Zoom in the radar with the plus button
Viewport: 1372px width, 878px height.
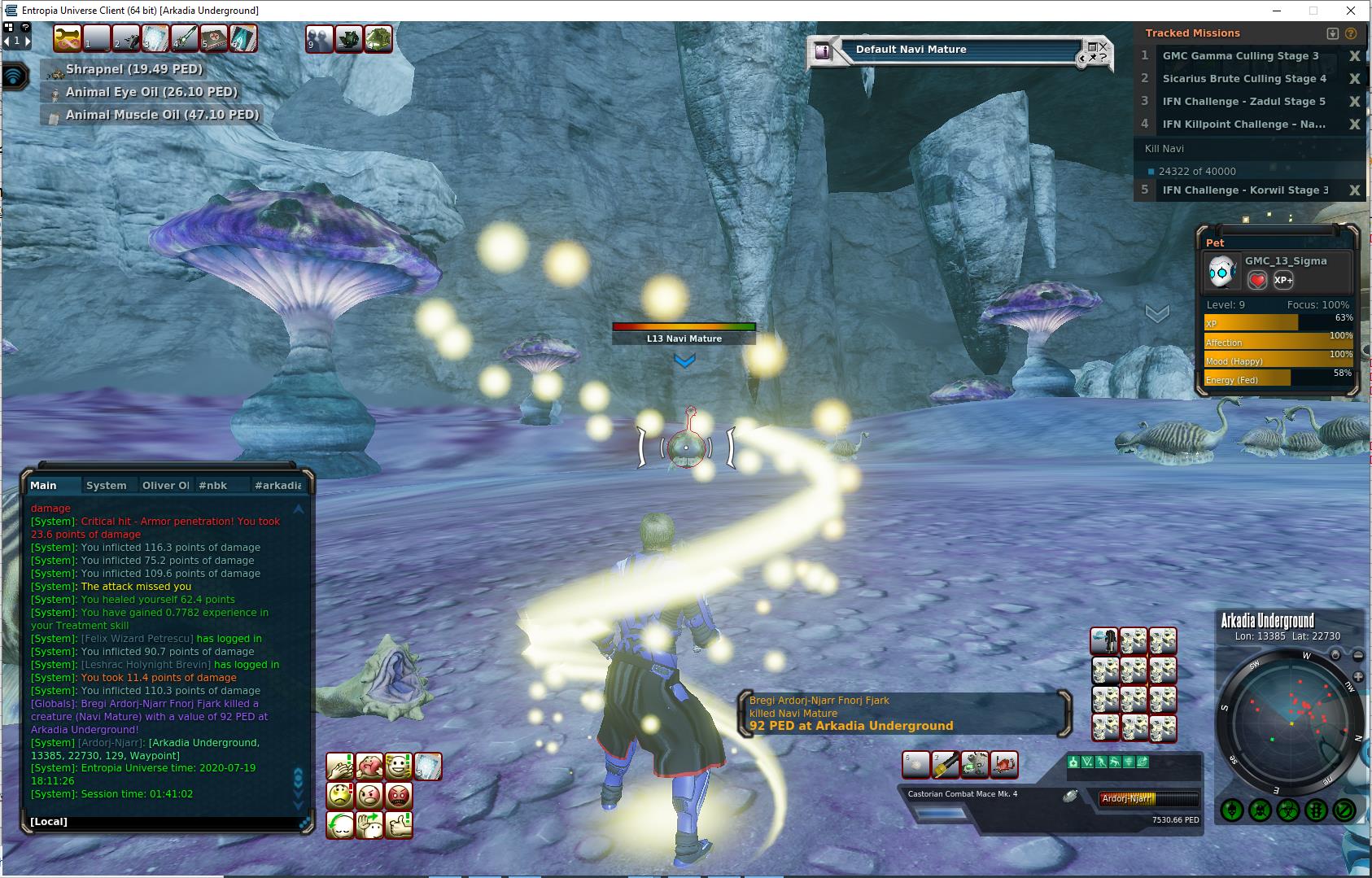(x=1357, y=677)
